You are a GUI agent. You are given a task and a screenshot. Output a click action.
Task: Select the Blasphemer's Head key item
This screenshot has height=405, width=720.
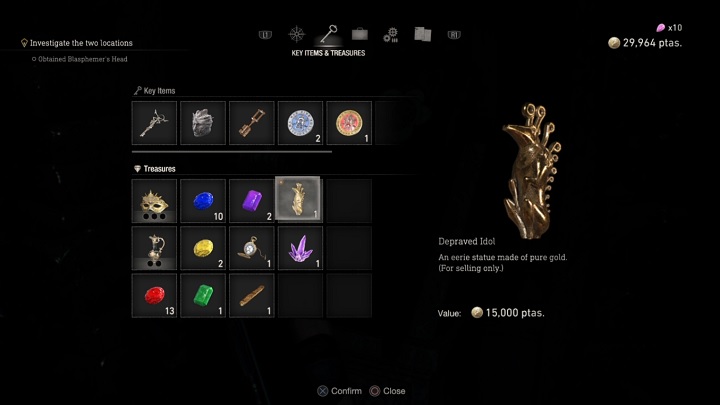click(202, 123)
